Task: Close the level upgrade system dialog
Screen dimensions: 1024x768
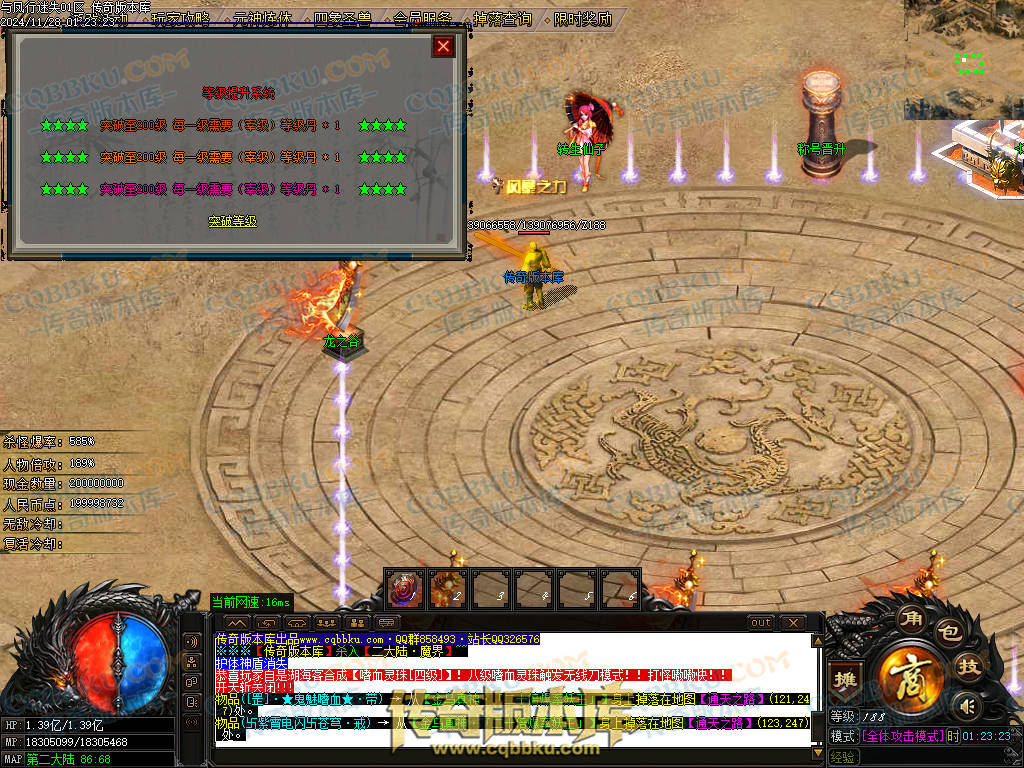Action: 444,46
